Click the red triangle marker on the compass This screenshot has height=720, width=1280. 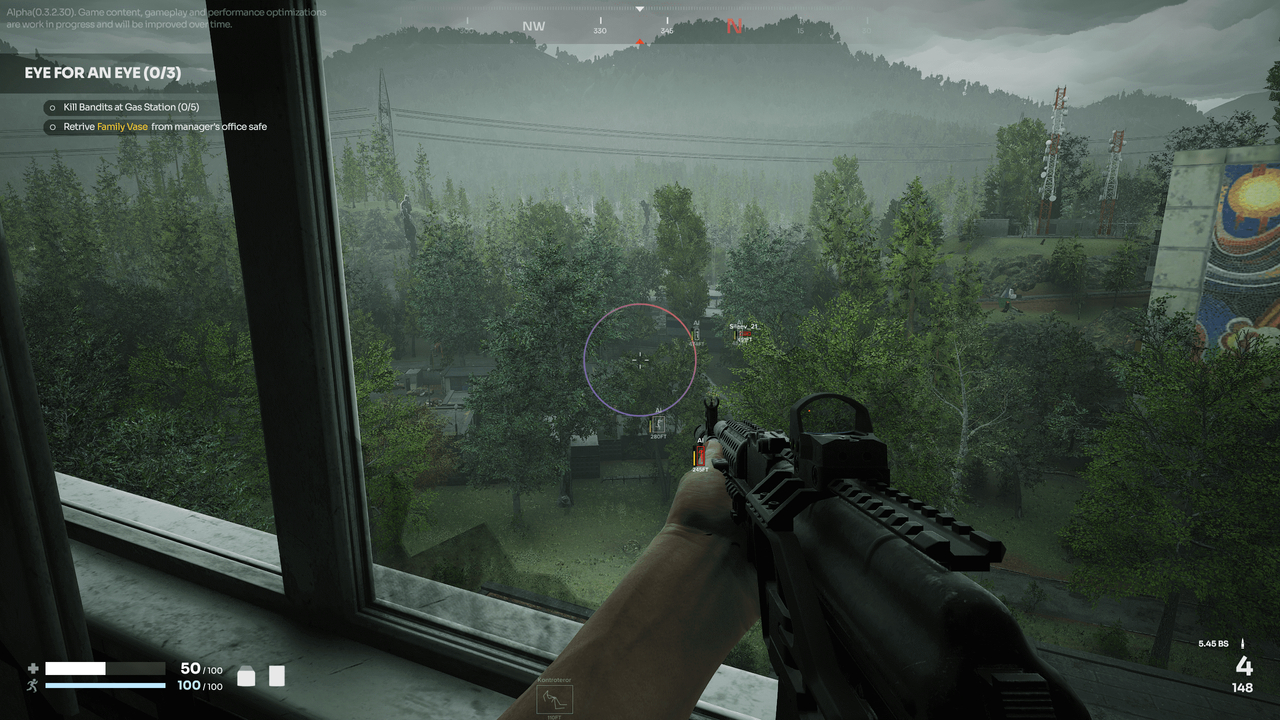pyautogui.click(x=639, y=41)
